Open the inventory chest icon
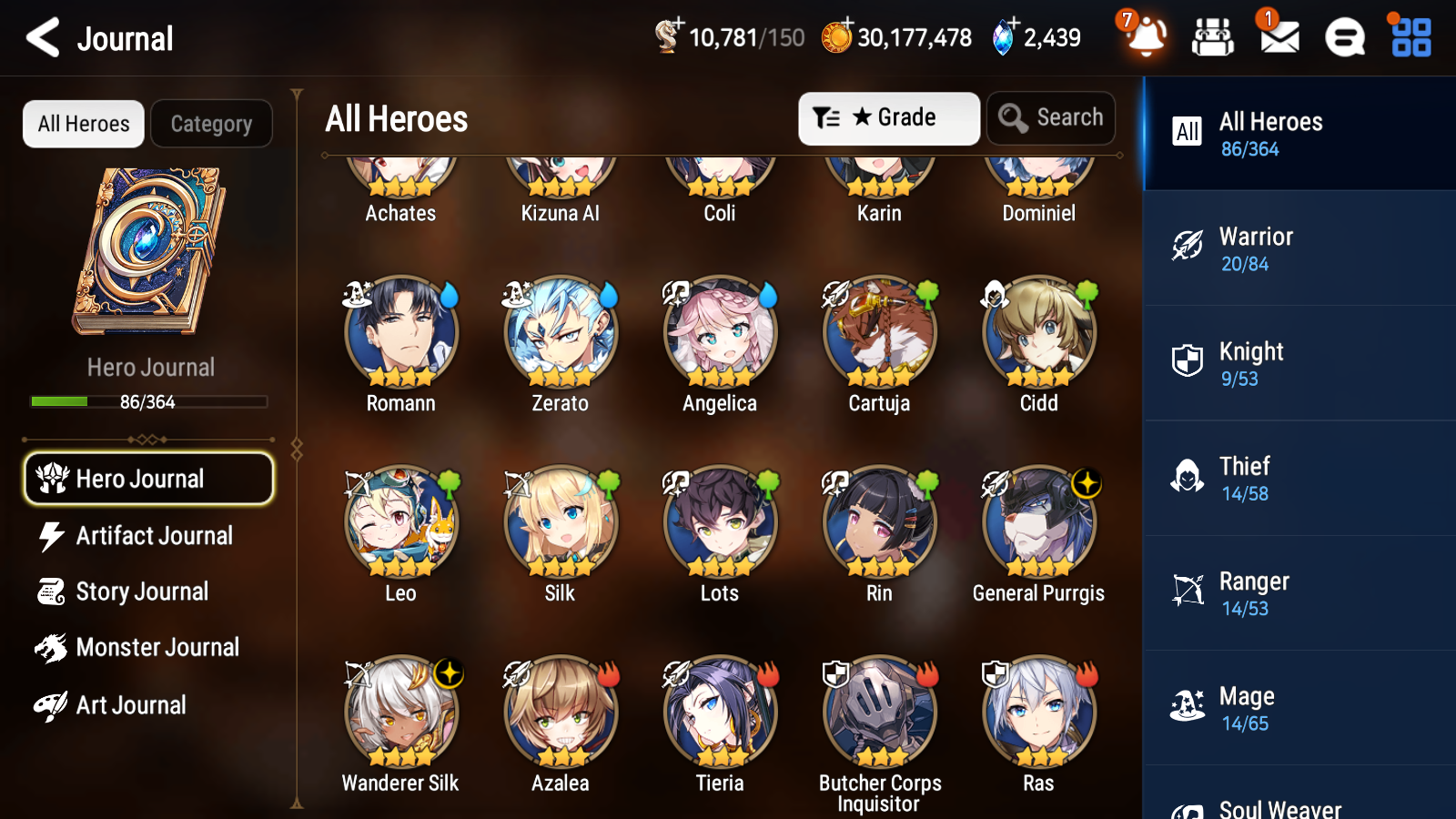Image resolution: width=1456 pixels, height=819 pixels. [x=1212, y=37]
